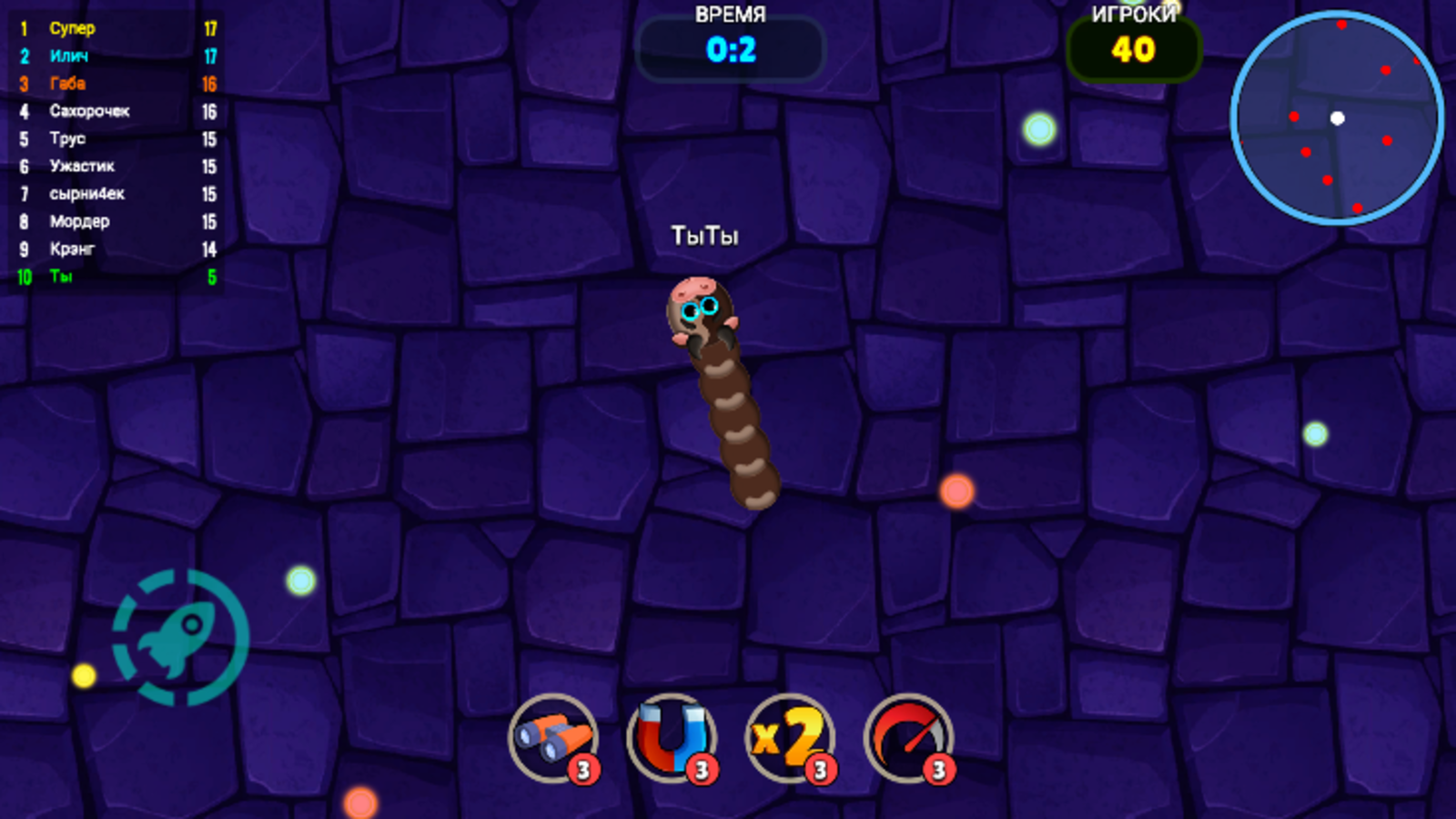Click the white player dot on minimap

[x=1338, y=116]
